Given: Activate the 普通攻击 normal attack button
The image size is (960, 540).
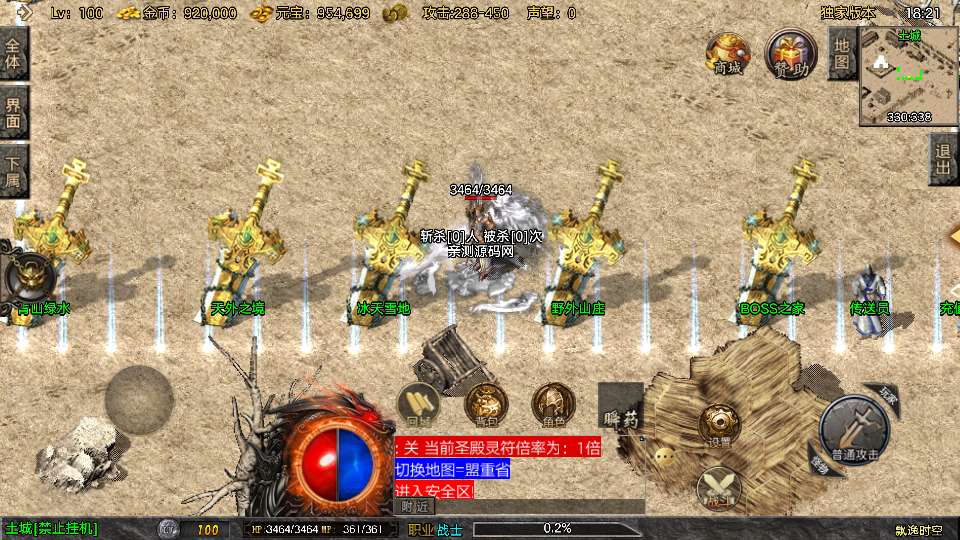Looking at the screenshot, I should click(853, 428).
